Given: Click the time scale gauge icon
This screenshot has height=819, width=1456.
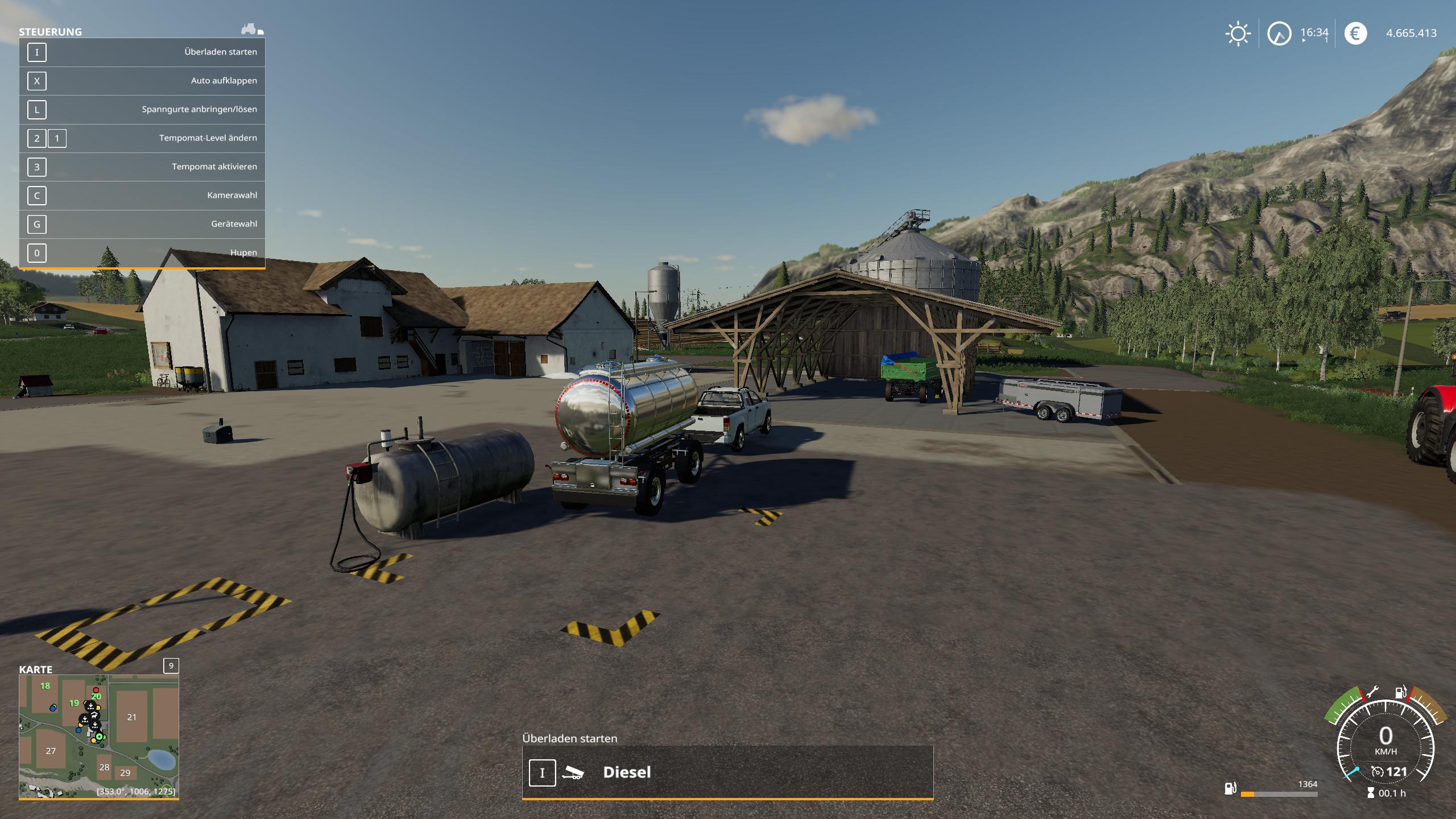Looking at the screenshot, I should tap(1279, 34).
